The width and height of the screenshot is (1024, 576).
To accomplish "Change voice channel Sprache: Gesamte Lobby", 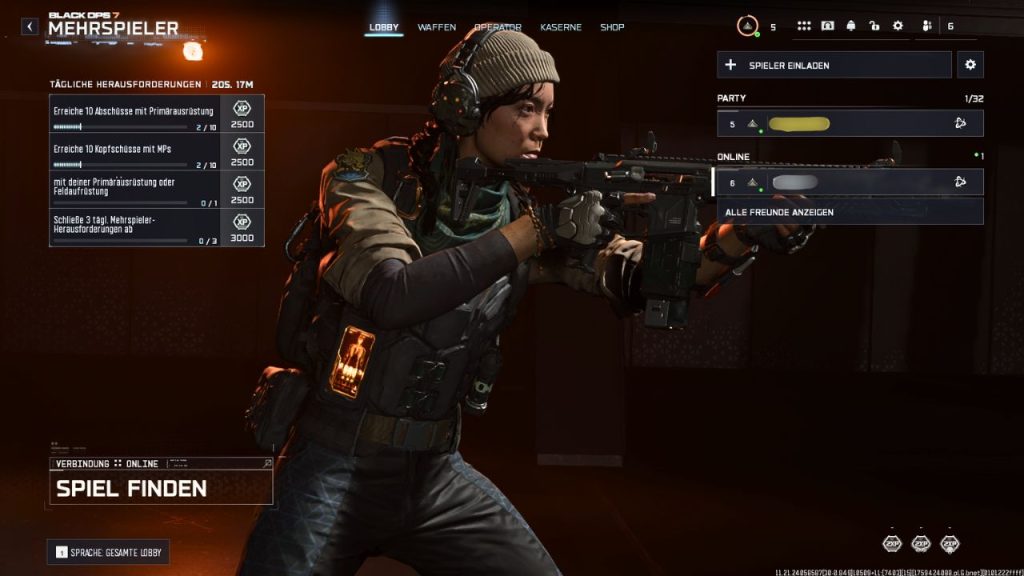I will coord(108,552).
